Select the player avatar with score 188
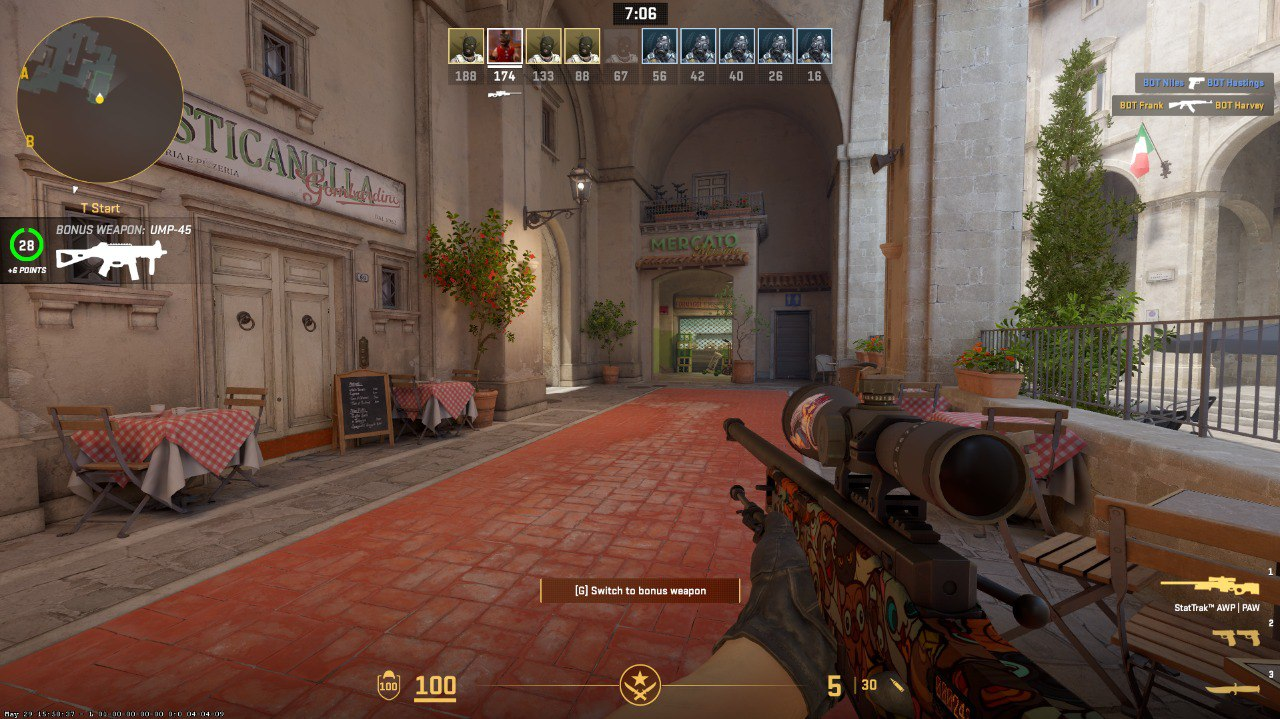Screen dimensions: 1280x719 click(x=466, y=46)
